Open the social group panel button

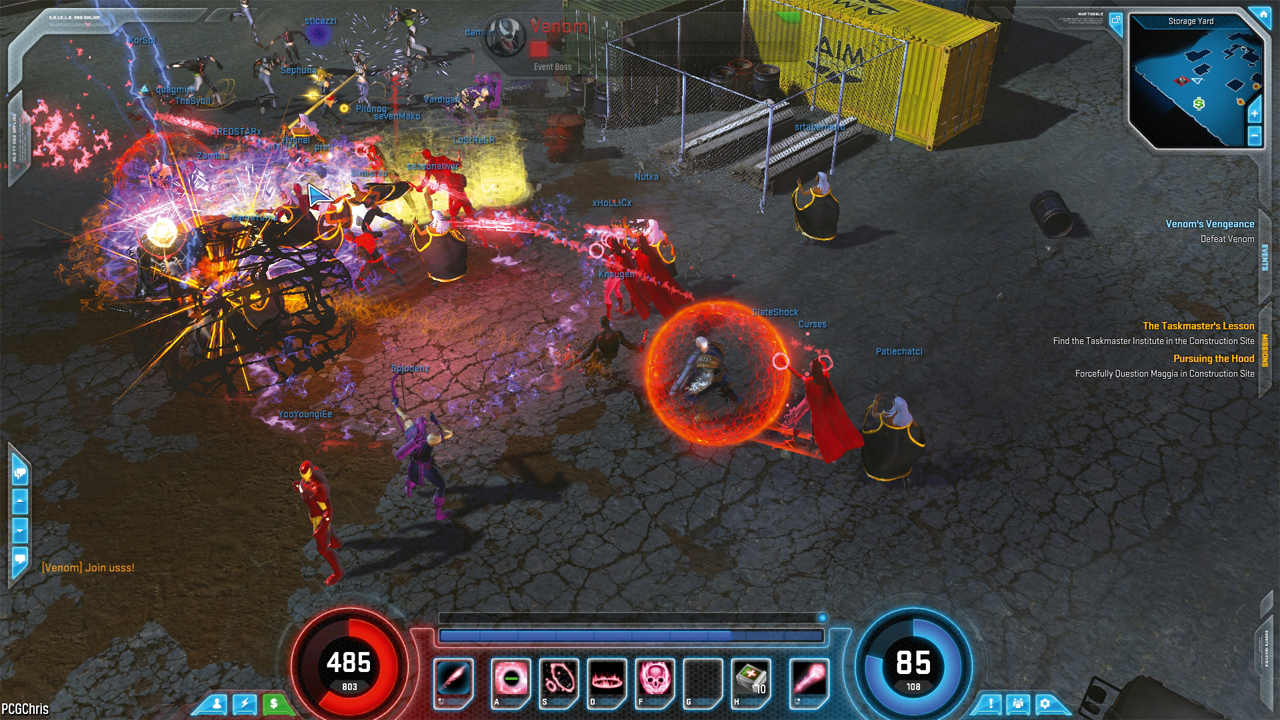(1018, 704)
